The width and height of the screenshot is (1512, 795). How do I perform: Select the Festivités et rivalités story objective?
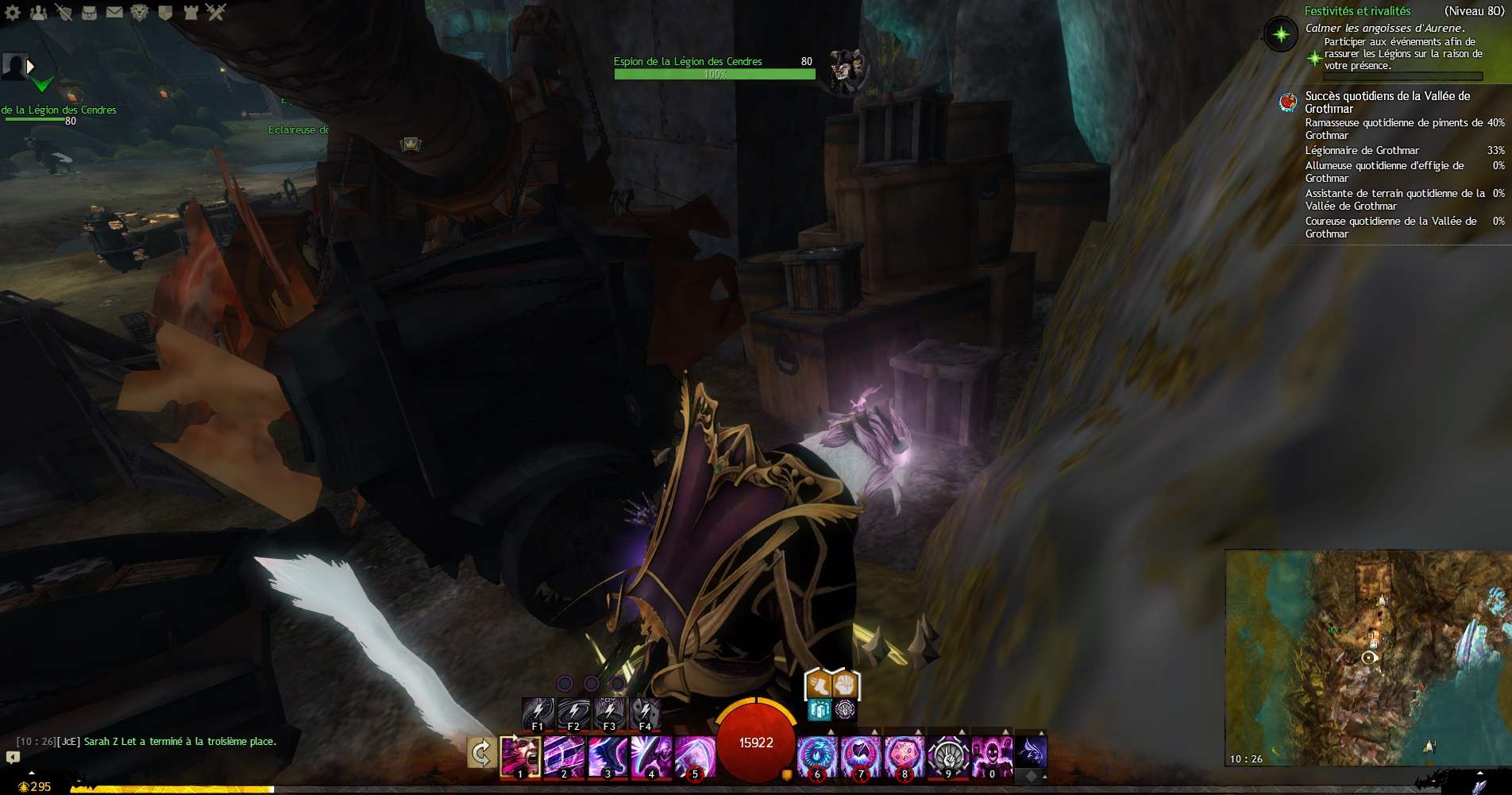pos(1357,11)
